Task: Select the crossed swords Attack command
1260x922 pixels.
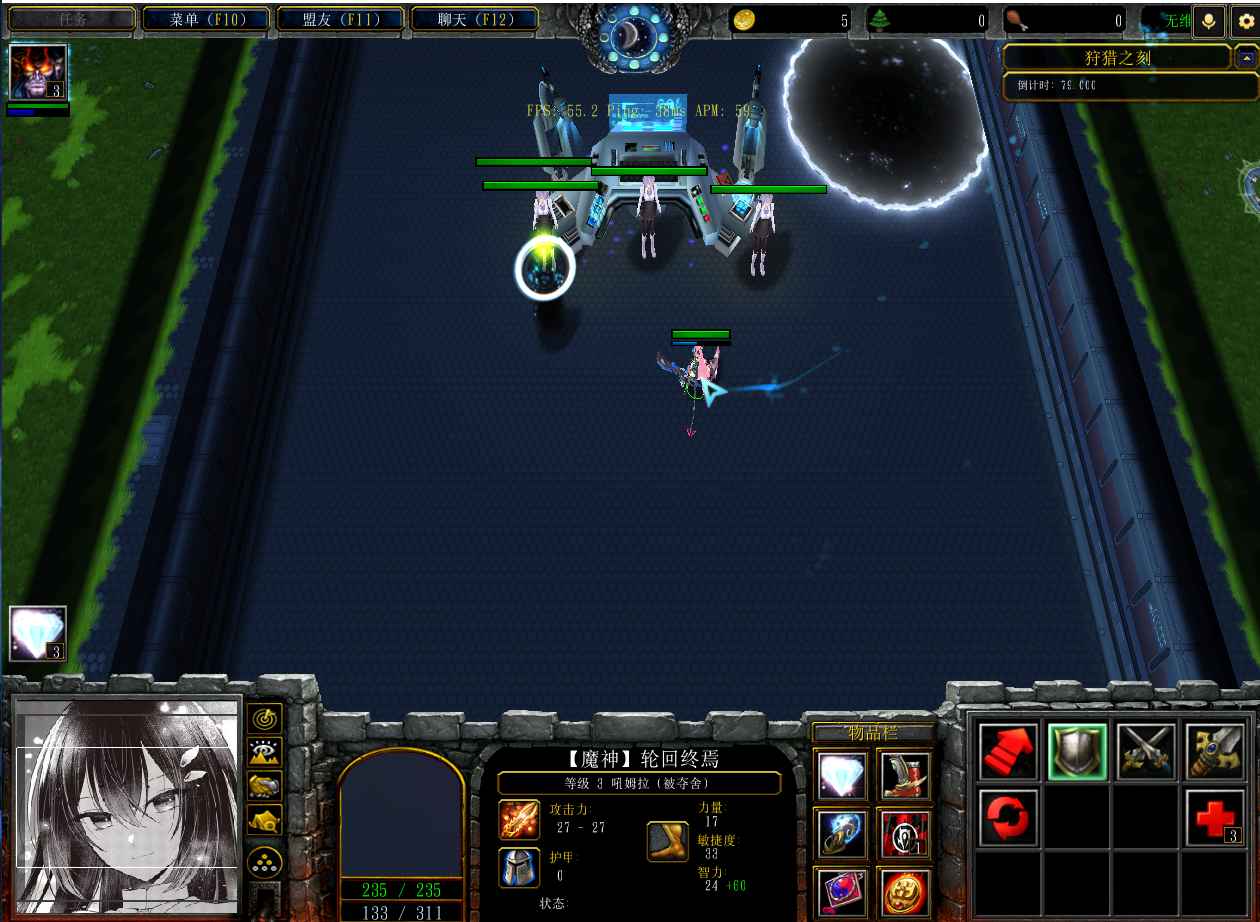Action: [1145, 751]
